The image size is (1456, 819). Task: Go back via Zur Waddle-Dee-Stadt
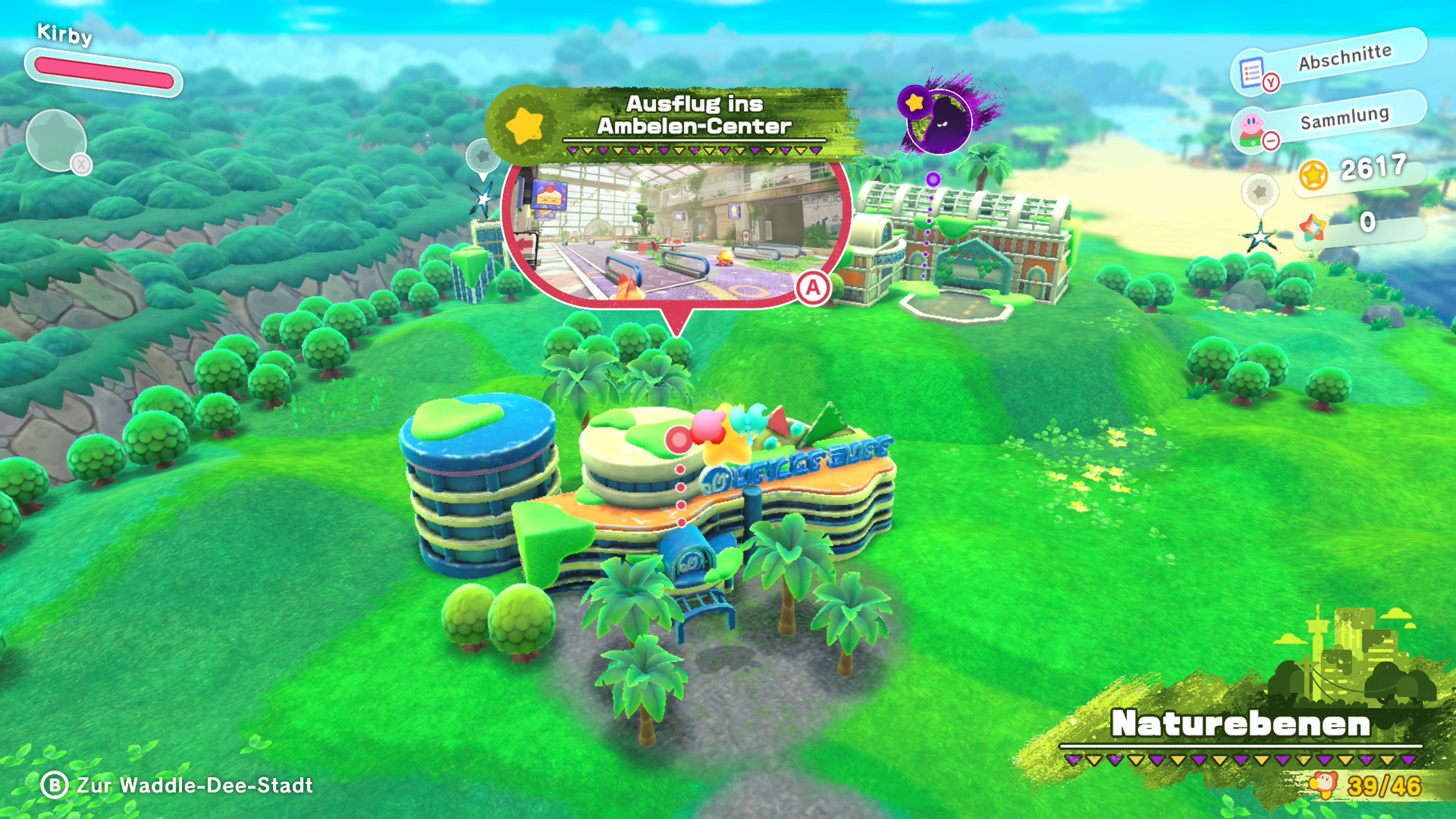177,785
